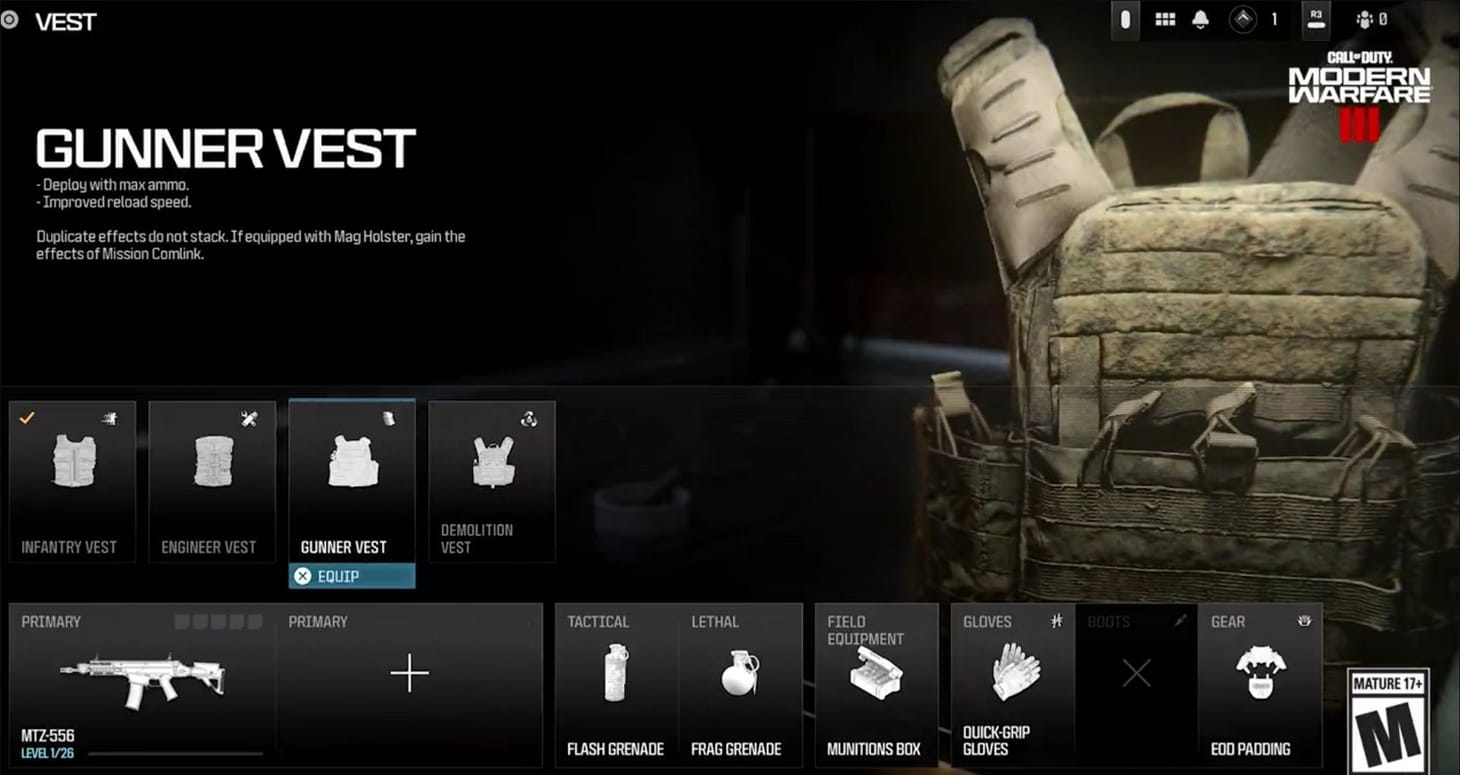Image resolution: width=1460 pixels, height=775 pixels.
Task: Select the Infantry Vest icon
Action: click(x=72, y=460)
